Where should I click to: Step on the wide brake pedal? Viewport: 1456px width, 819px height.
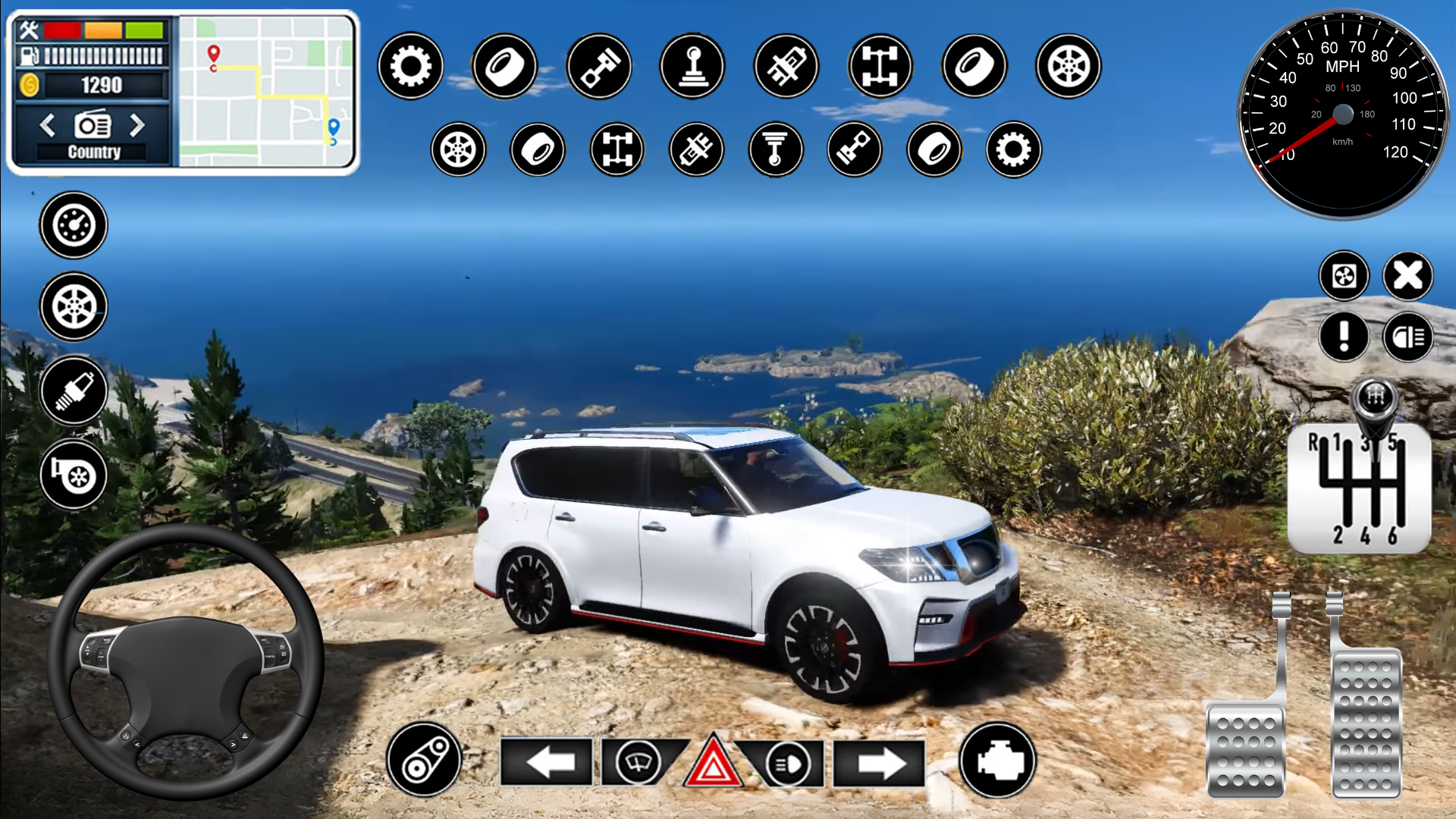click(x=1245, y=751)
